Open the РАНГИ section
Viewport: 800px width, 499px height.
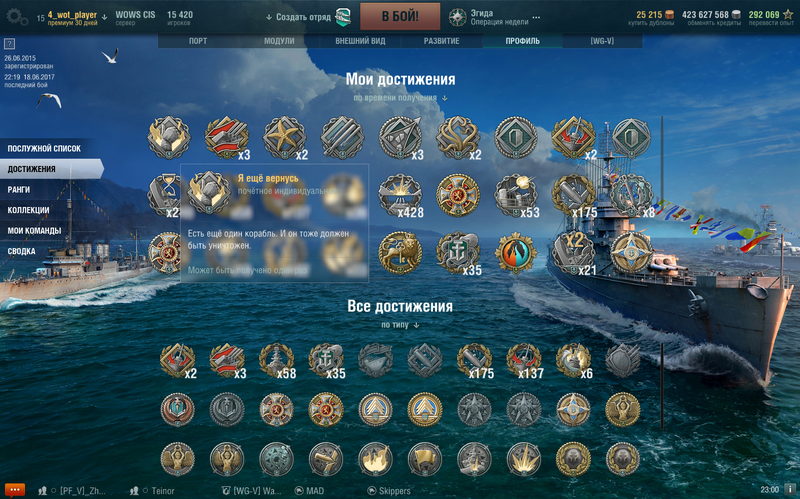[x=19, y=189]
